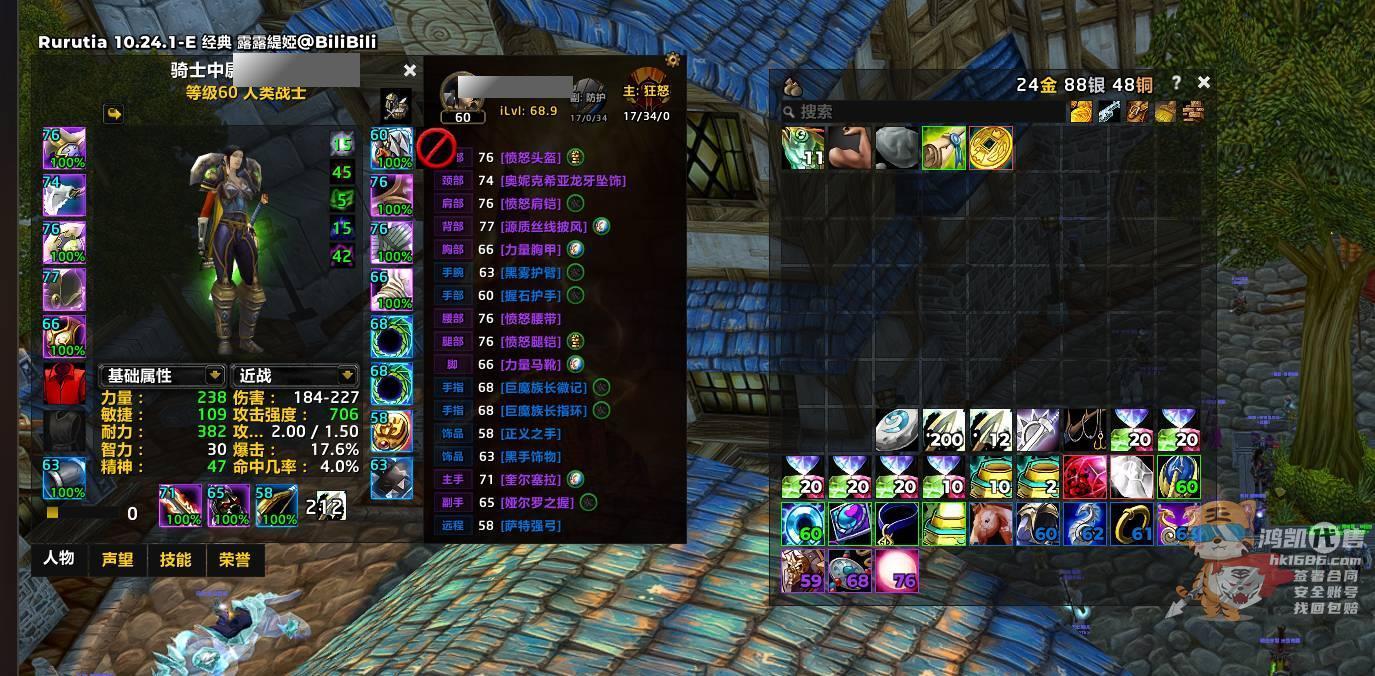
Task: Select the hearthstone in the bag
Action: [897, 430]
